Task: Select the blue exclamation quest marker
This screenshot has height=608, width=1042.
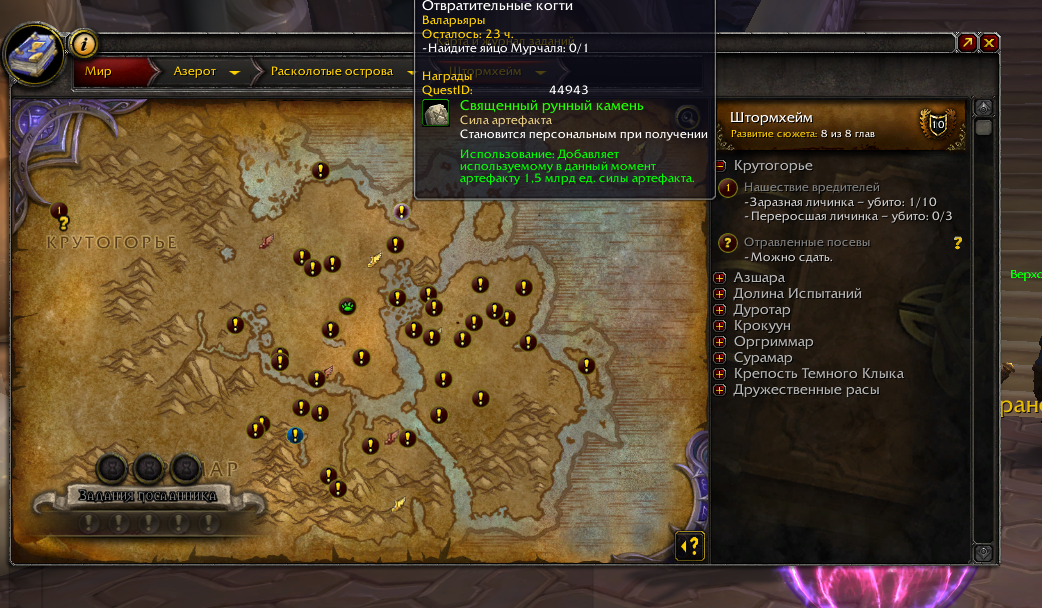Action: coord(295,435)
